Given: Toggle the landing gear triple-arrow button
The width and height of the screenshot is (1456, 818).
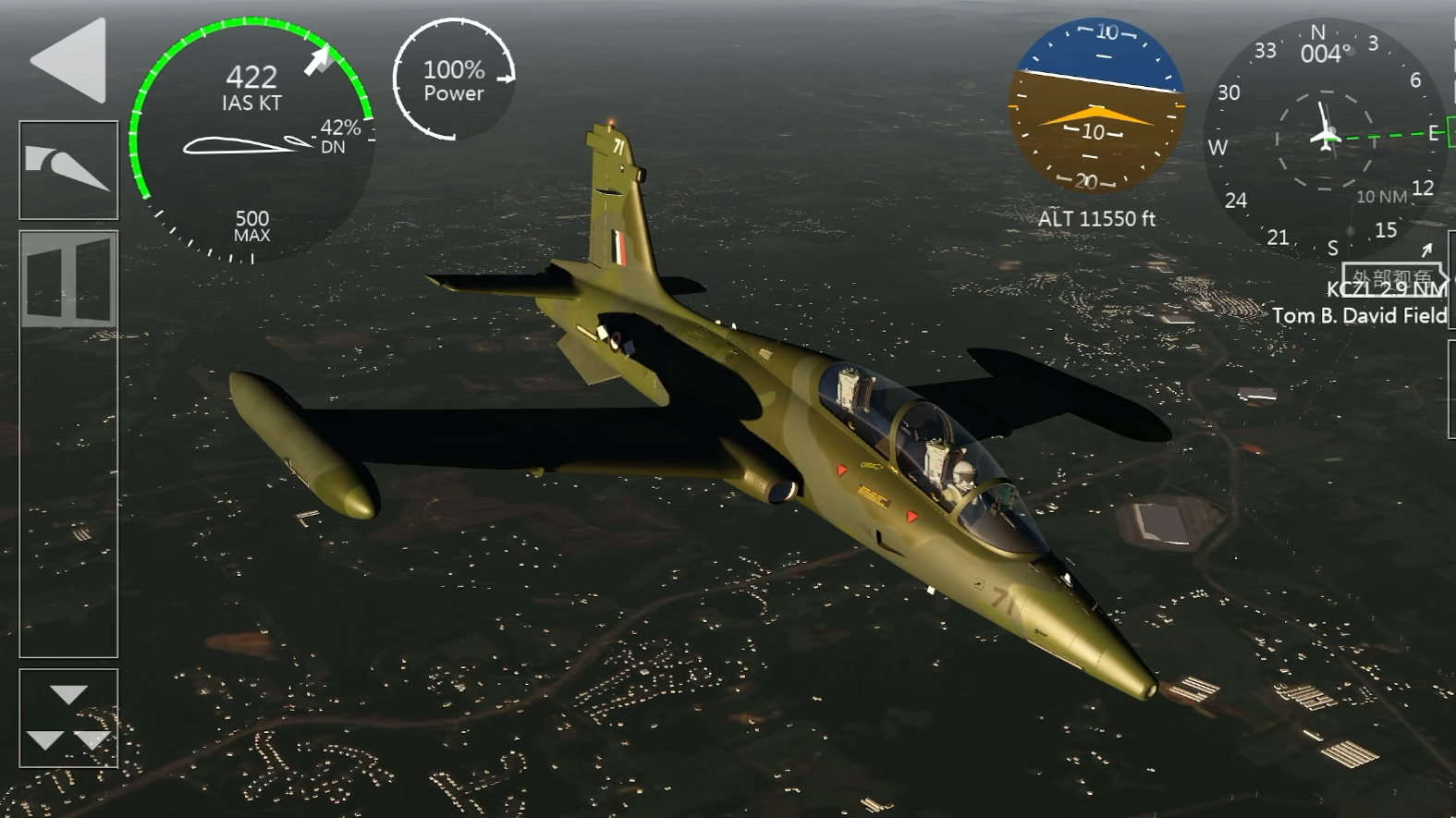Looking at the screenshot, I should coord(68,718).
